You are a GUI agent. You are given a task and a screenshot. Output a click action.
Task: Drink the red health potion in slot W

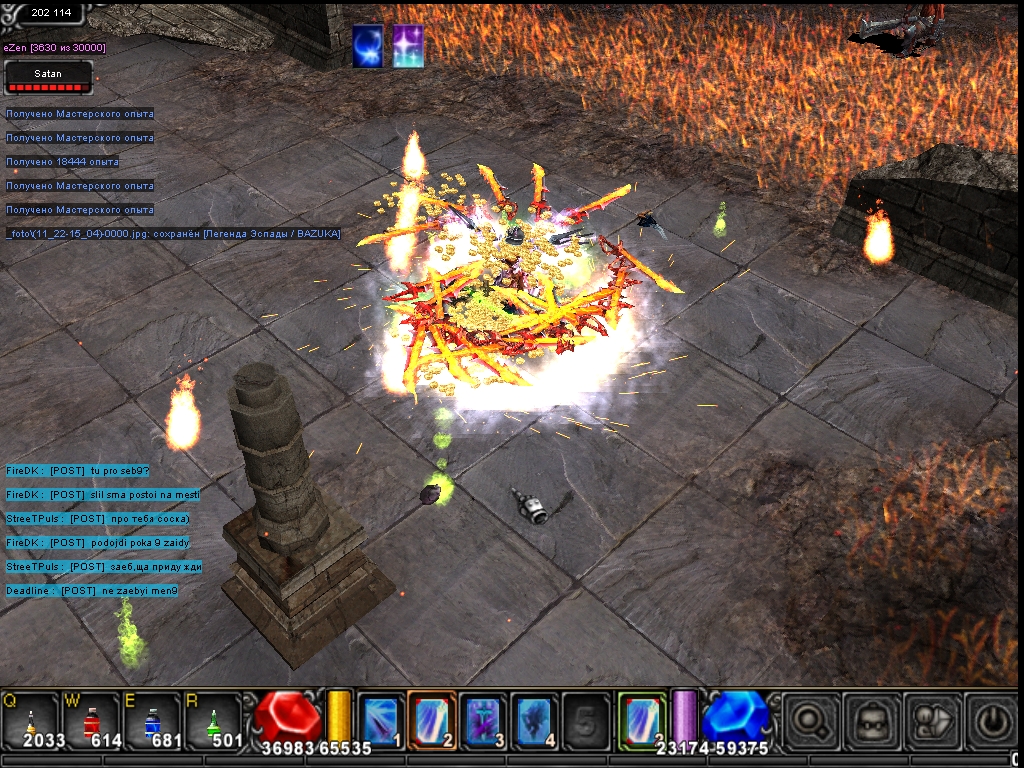pos(91,720)
